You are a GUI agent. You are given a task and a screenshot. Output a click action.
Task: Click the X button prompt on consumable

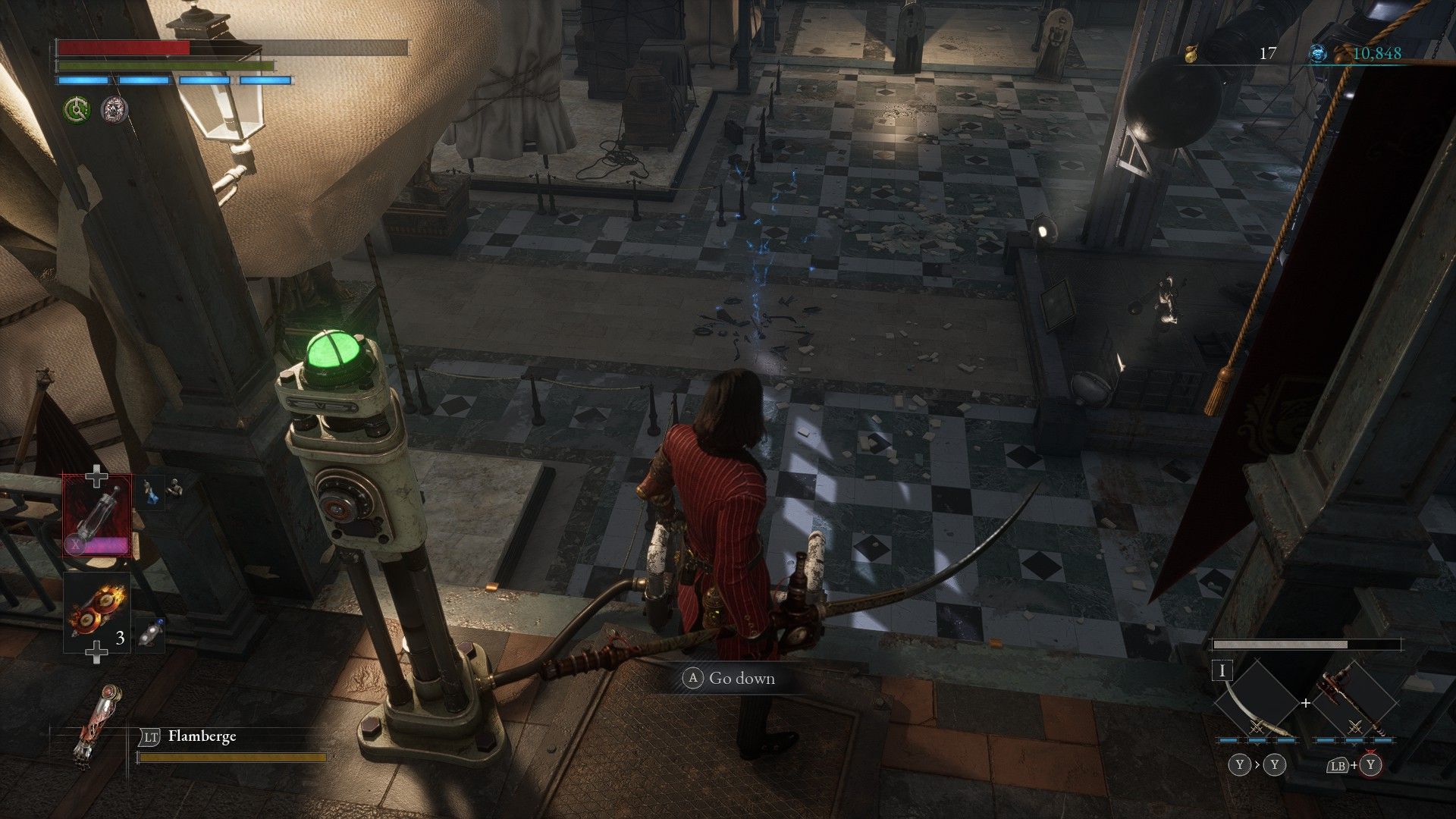[76, 544]
